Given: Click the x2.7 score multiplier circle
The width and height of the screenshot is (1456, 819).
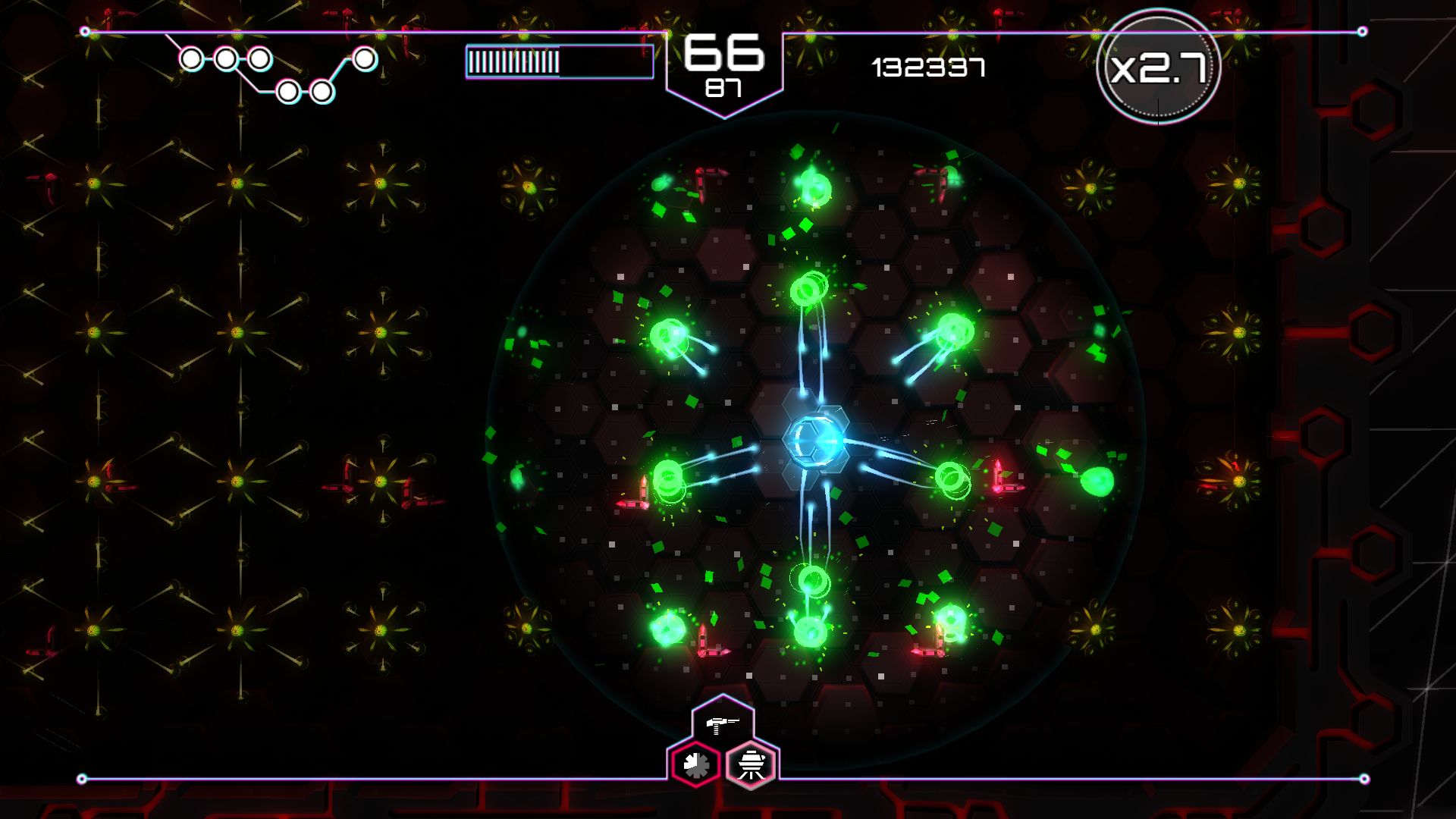Looking at the screenshot, I should pyautogui.click(x=1160, y=68).
